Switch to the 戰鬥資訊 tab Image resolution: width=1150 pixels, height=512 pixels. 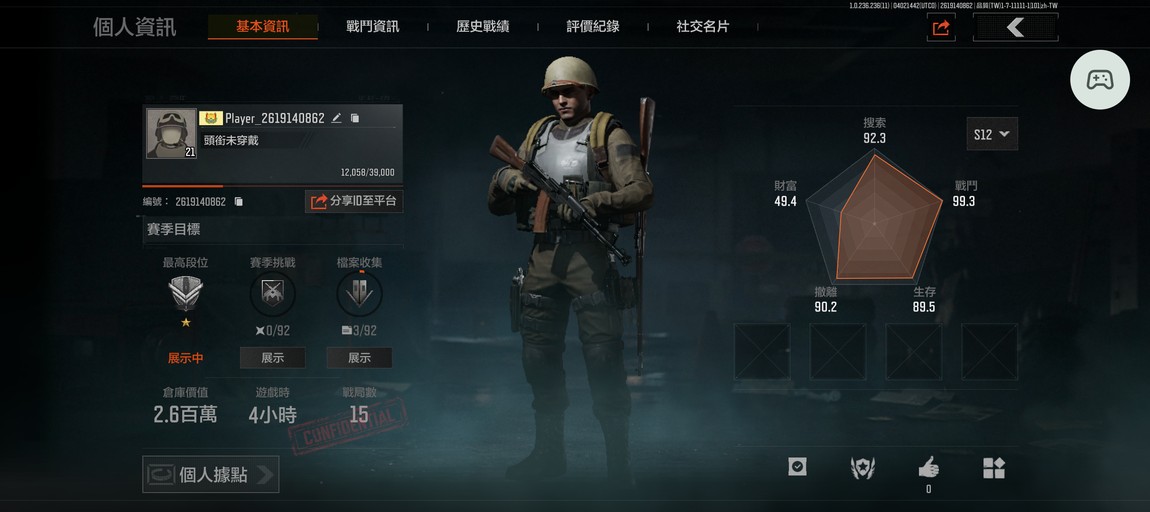coord(372,27)
